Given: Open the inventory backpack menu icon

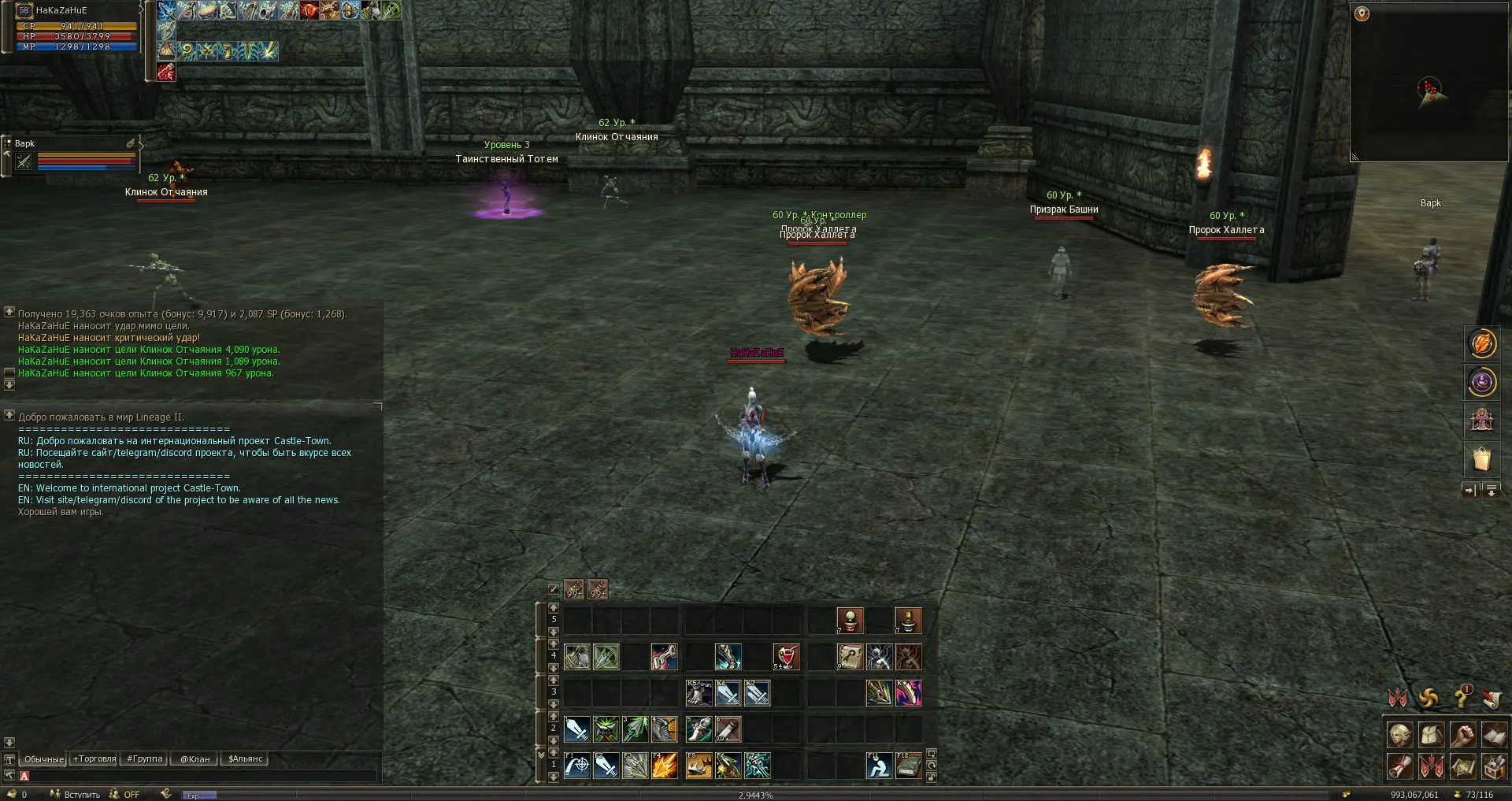Looking at the screenshot, I should [x=1431, y=735].
